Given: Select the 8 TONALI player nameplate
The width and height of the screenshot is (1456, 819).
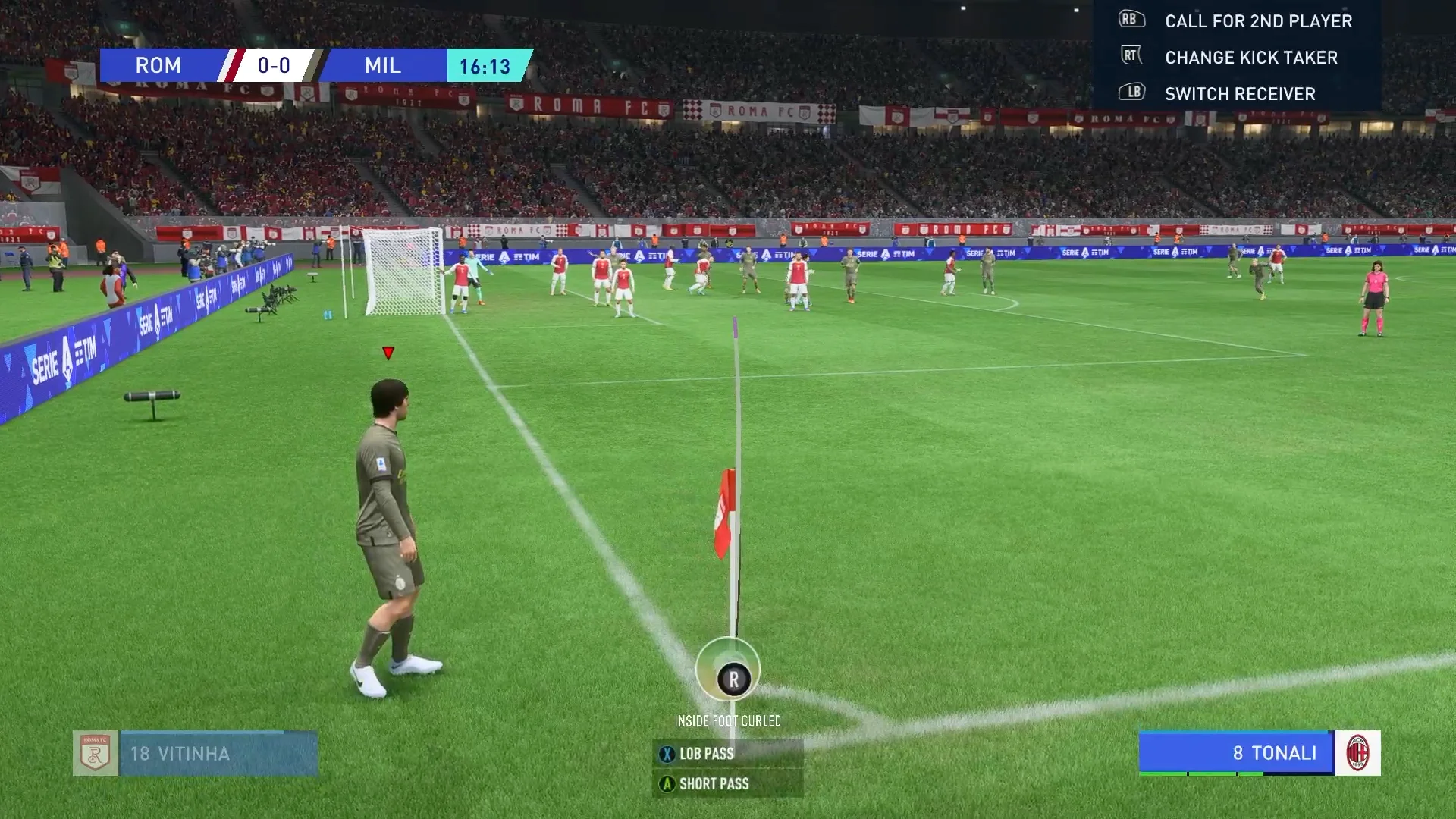Looking at the screenshot, I should (1274, 753).
